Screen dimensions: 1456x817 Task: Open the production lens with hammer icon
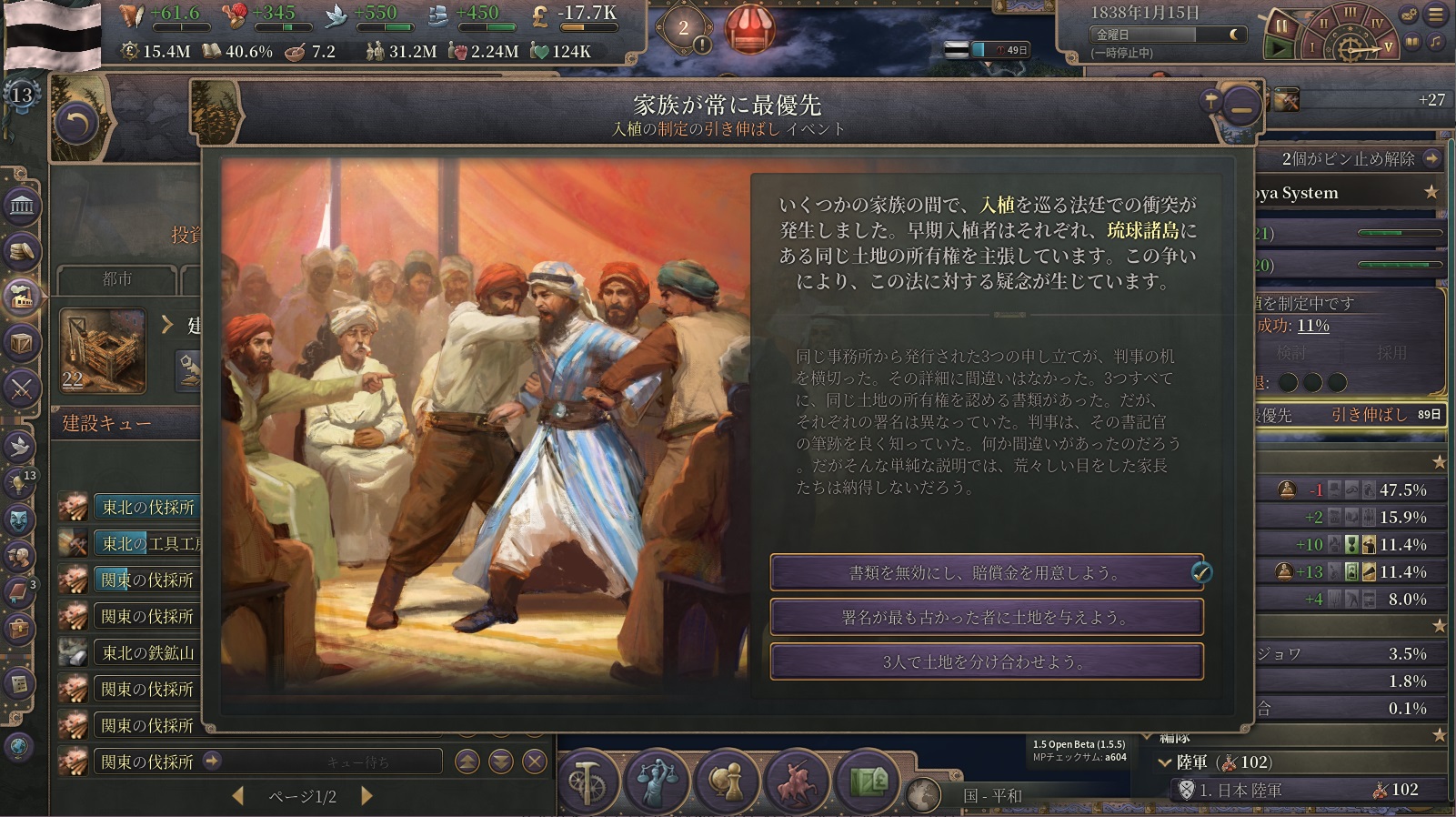point(587,781)
